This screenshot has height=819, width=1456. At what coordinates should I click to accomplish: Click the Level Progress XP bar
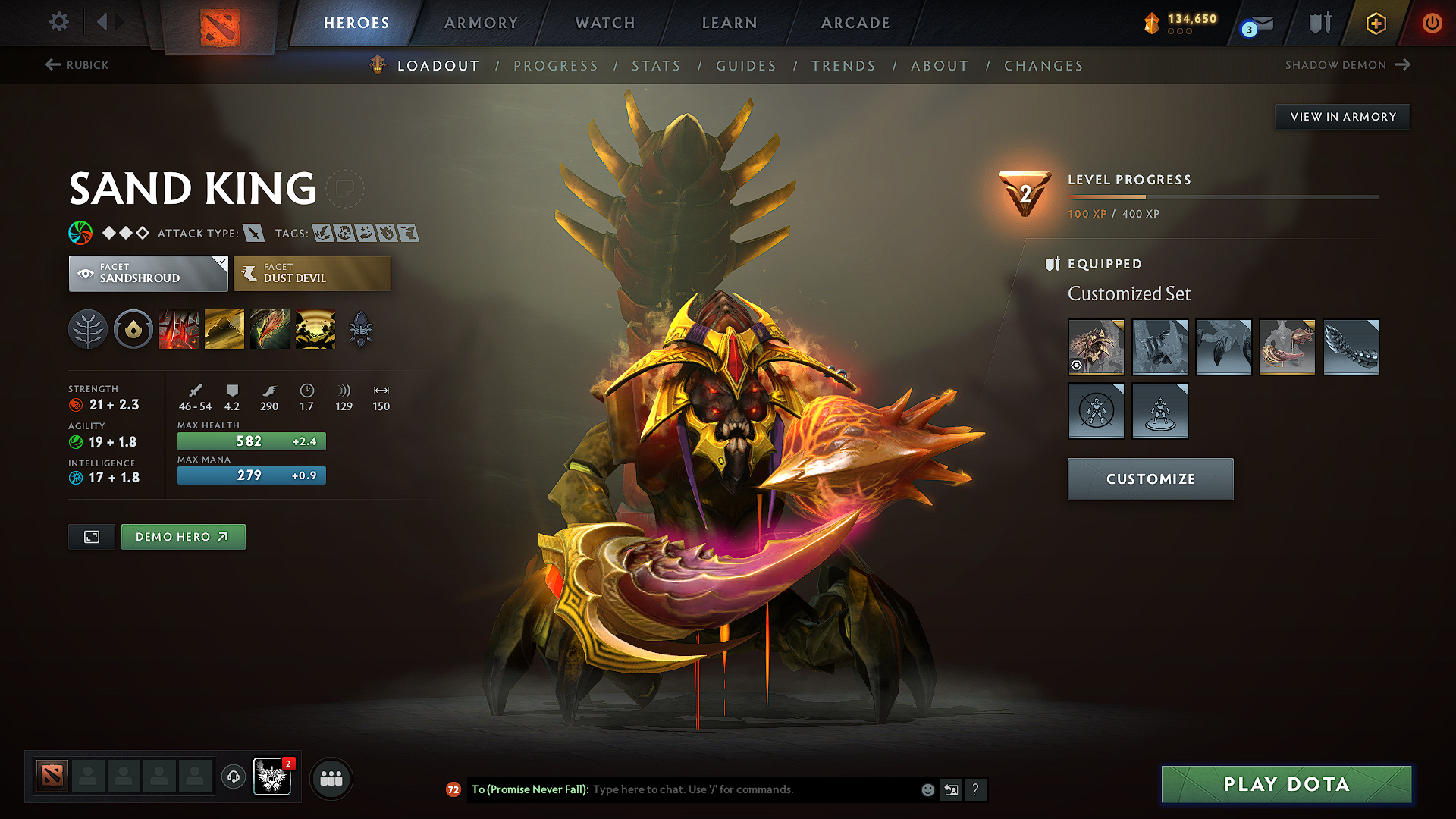[1222, 196]
